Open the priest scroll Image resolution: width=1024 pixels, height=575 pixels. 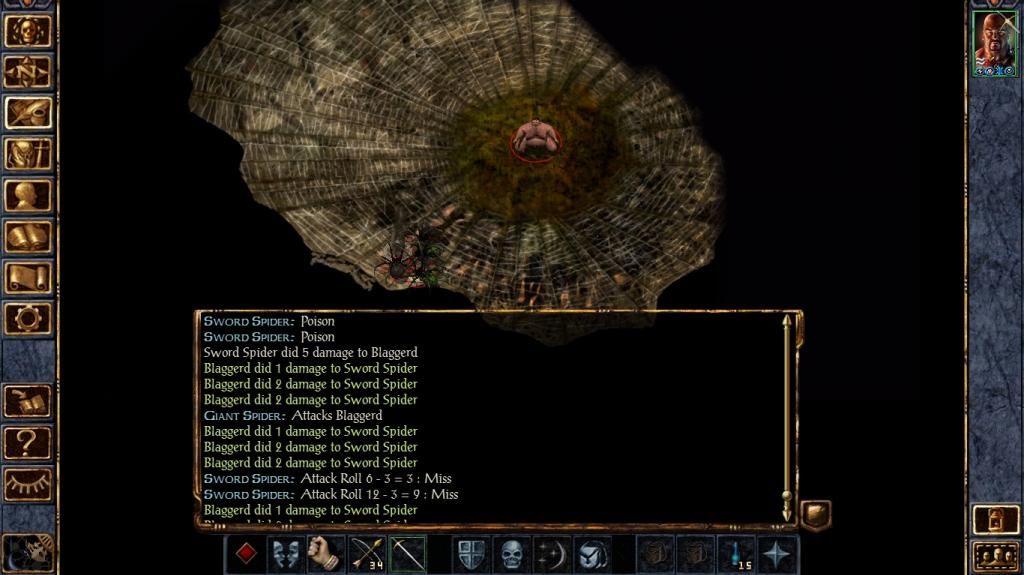click(x=28, y=277)
